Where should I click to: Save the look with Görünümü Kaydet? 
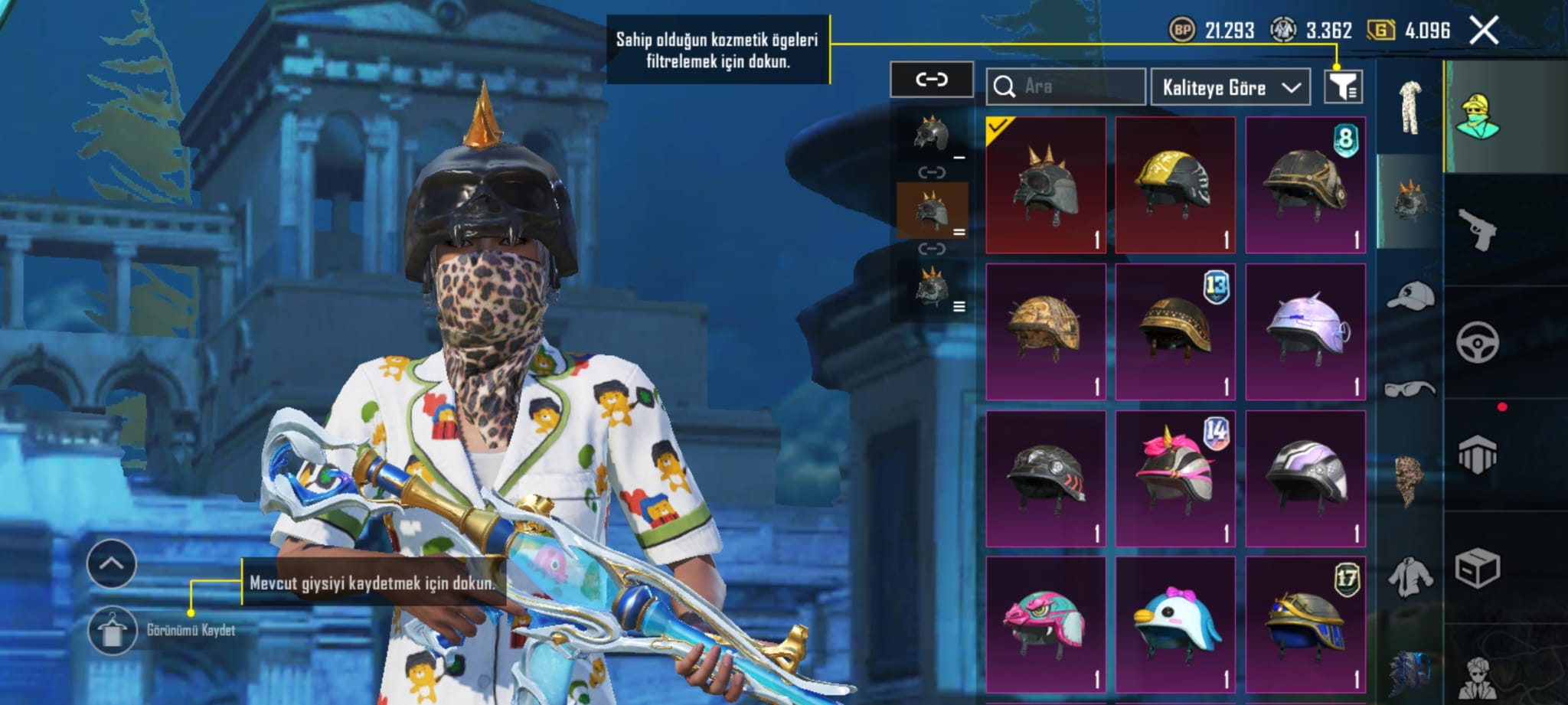pos(113,631)
